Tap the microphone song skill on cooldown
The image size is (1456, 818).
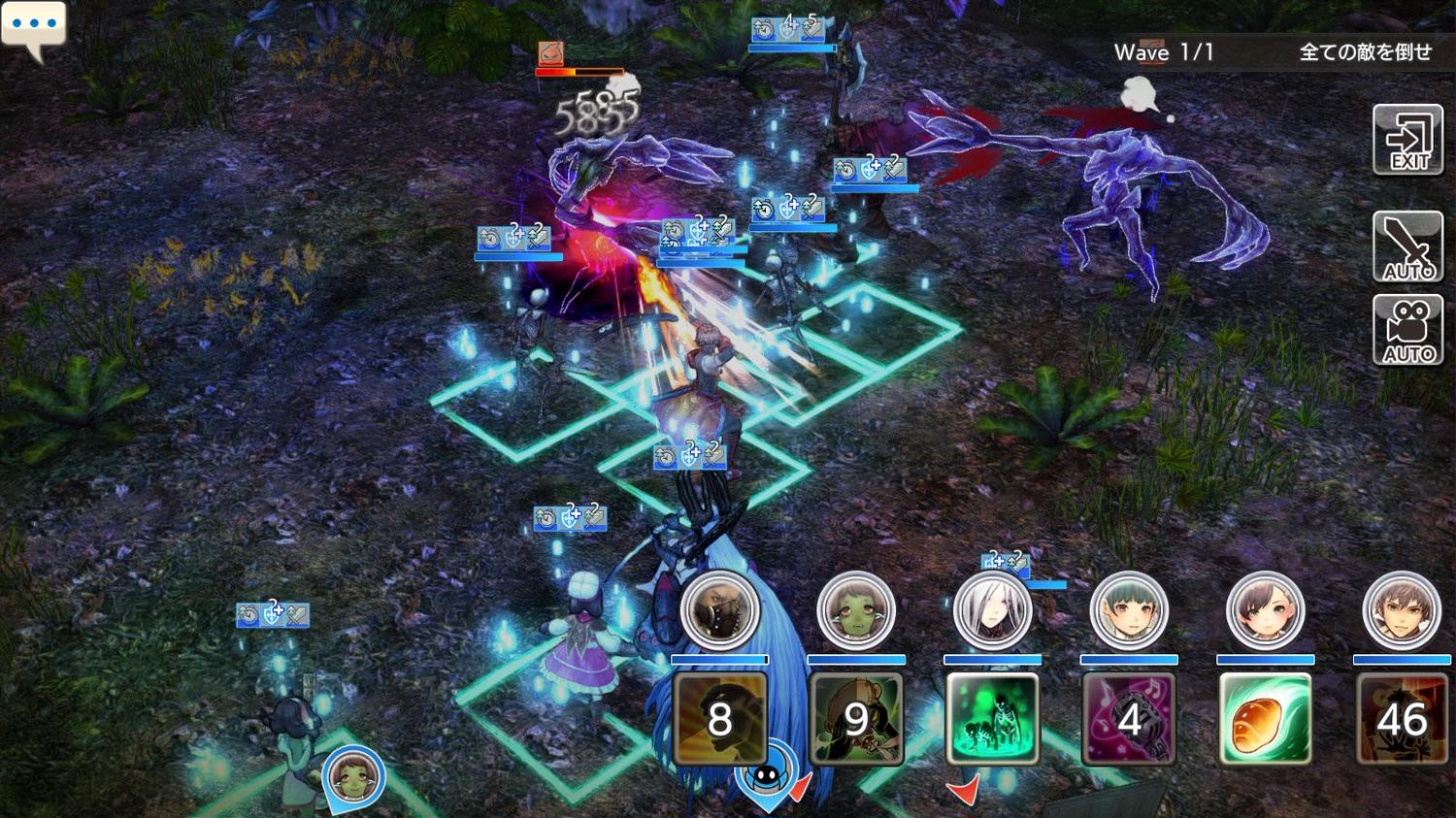(1129, 718)
